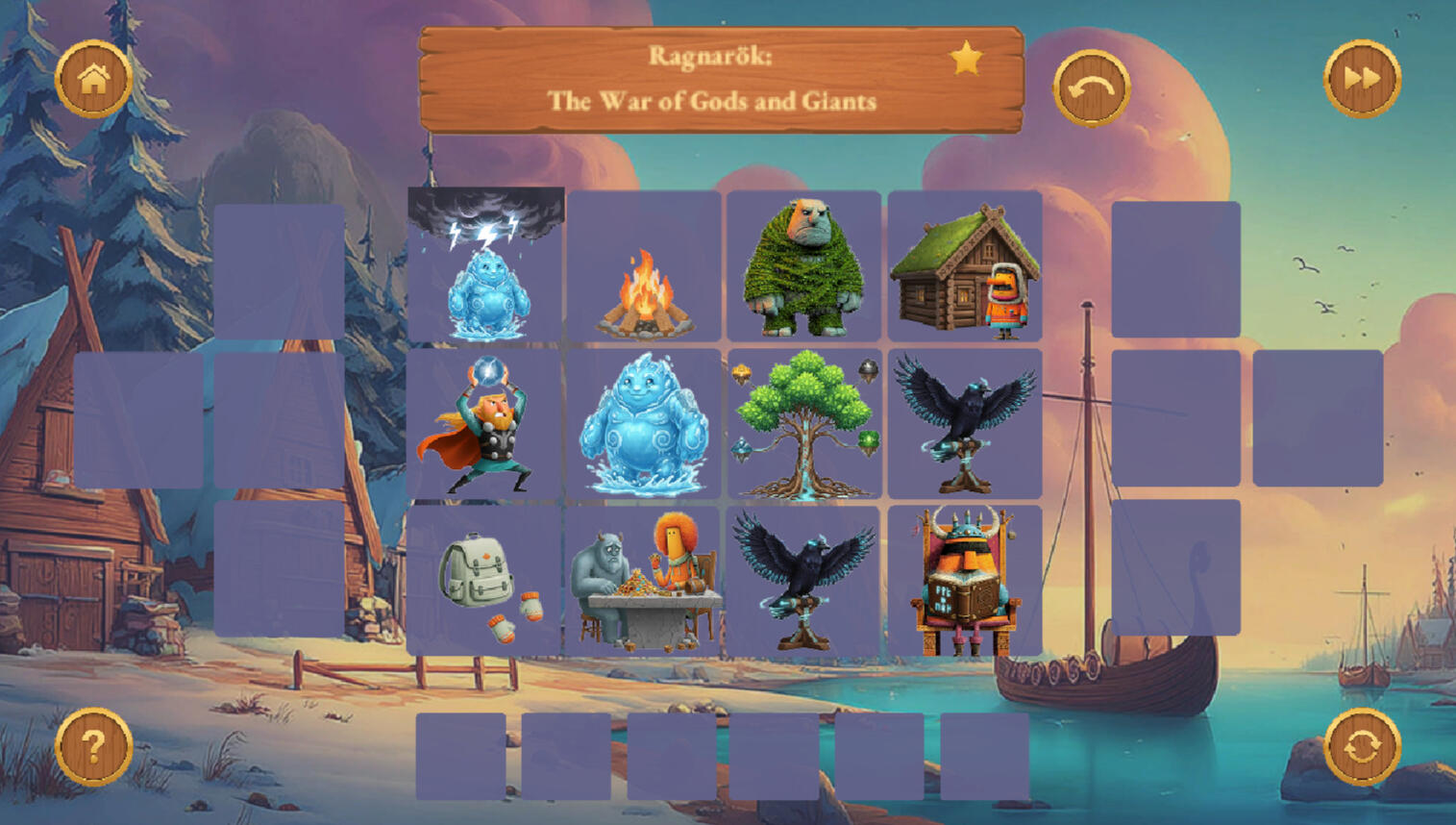Image resolution: width=1456 pixels, height=825 pixels.
Task: Choose the log cabin tile
Action: click(964, 267)
